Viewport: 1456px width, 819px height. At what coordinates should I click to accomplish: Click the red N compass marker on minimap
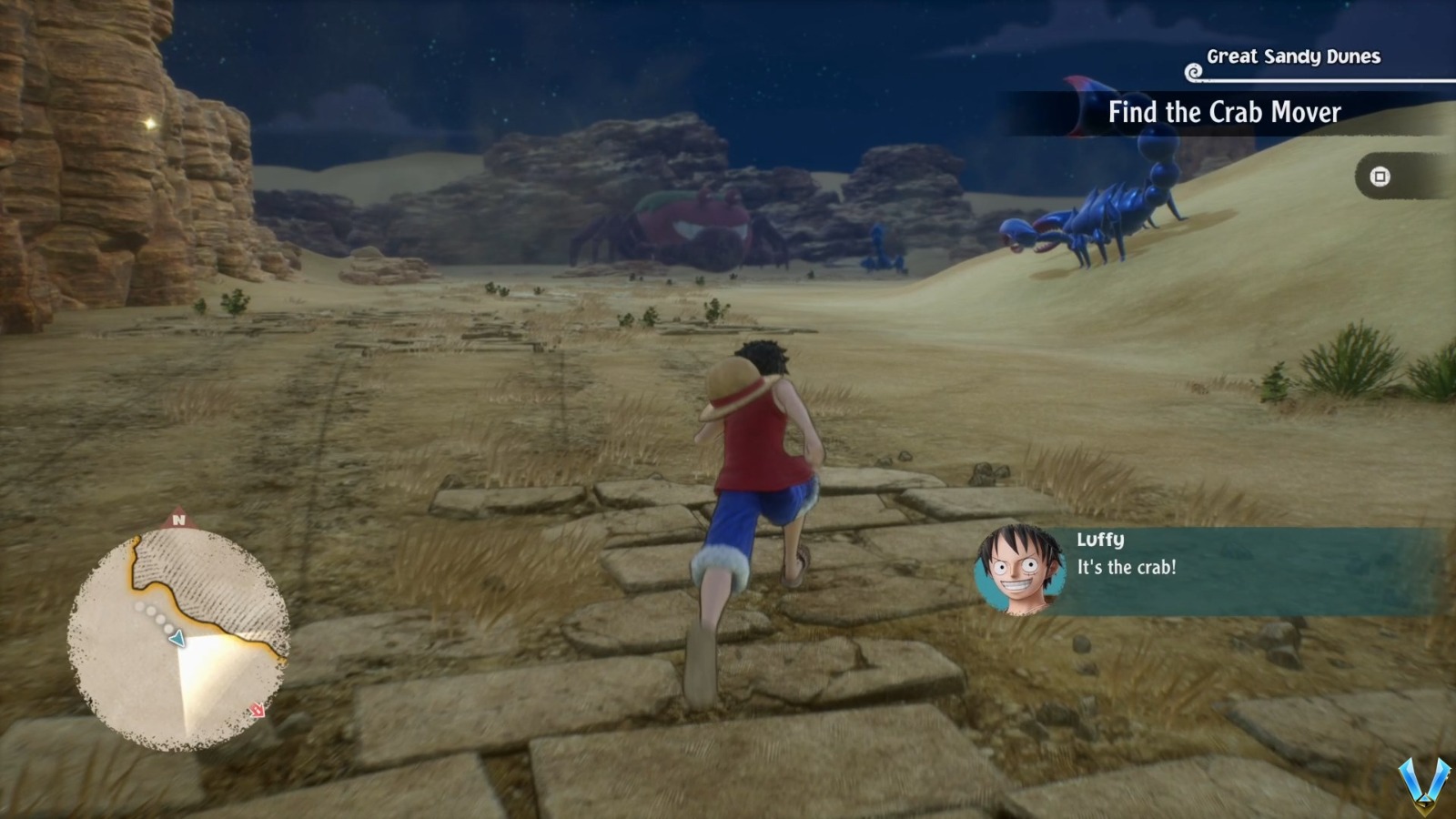pos(178,520)
